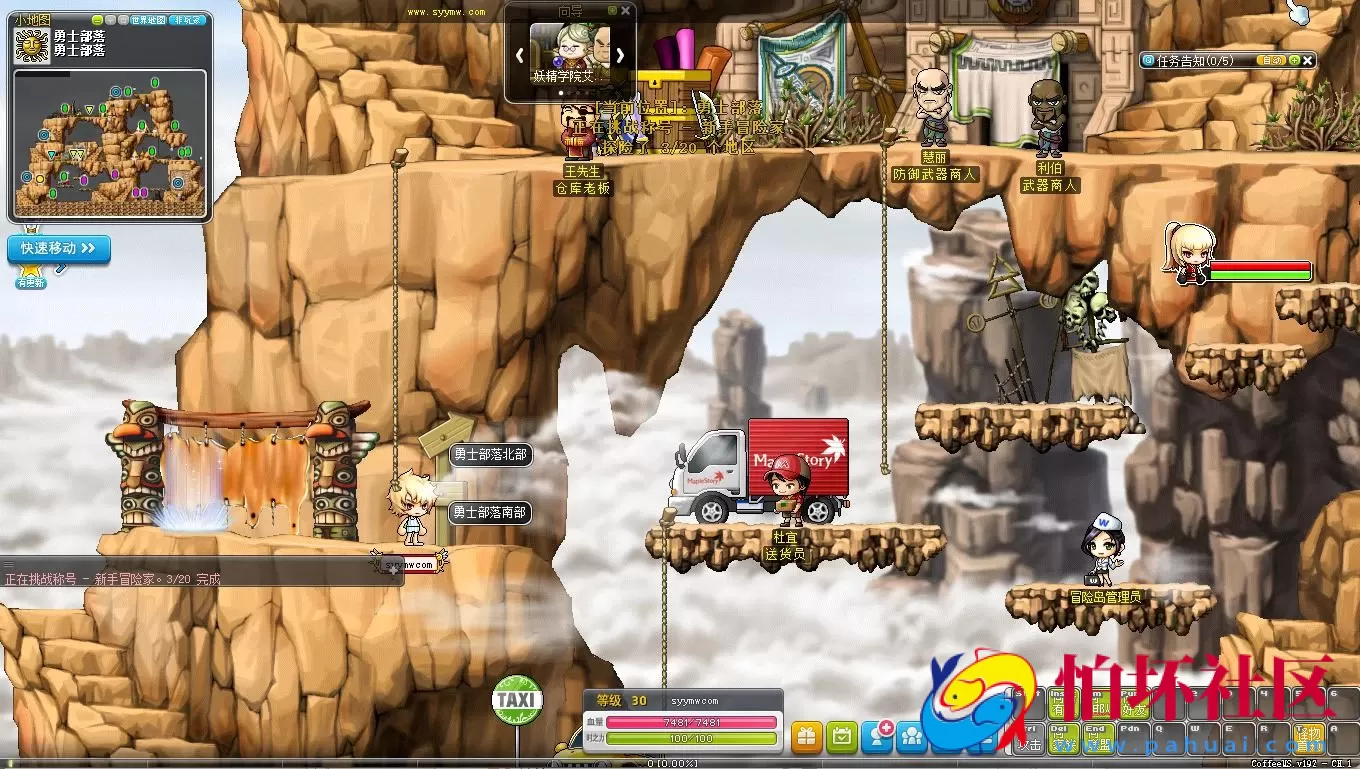Screen dimensions: 1360x769
Task: Click the right arrow in the 向导 guide
Action: coord(620,55)
